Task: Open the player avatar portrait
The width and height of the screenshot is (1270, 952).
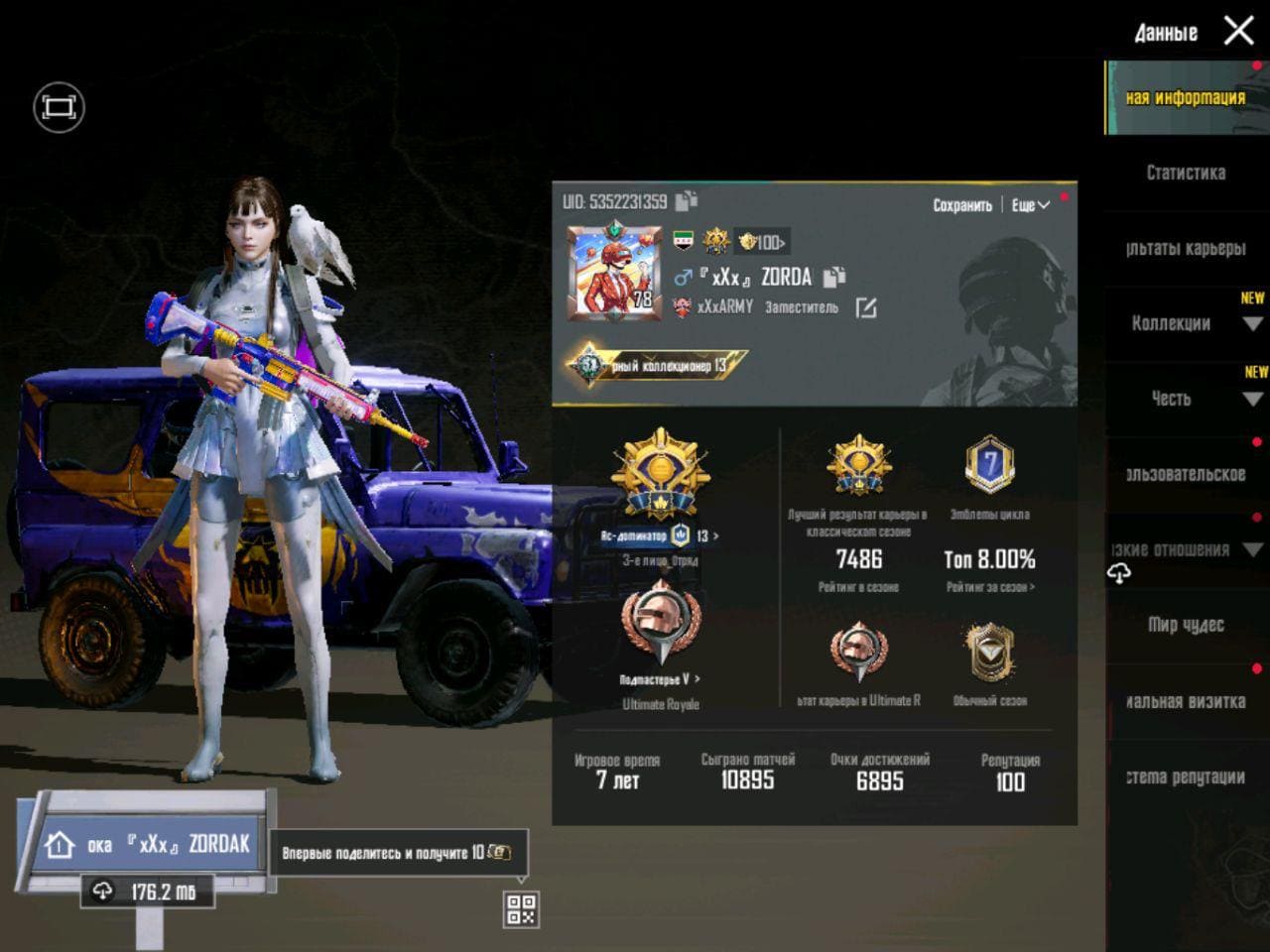Action: click(x=615, y=274)
